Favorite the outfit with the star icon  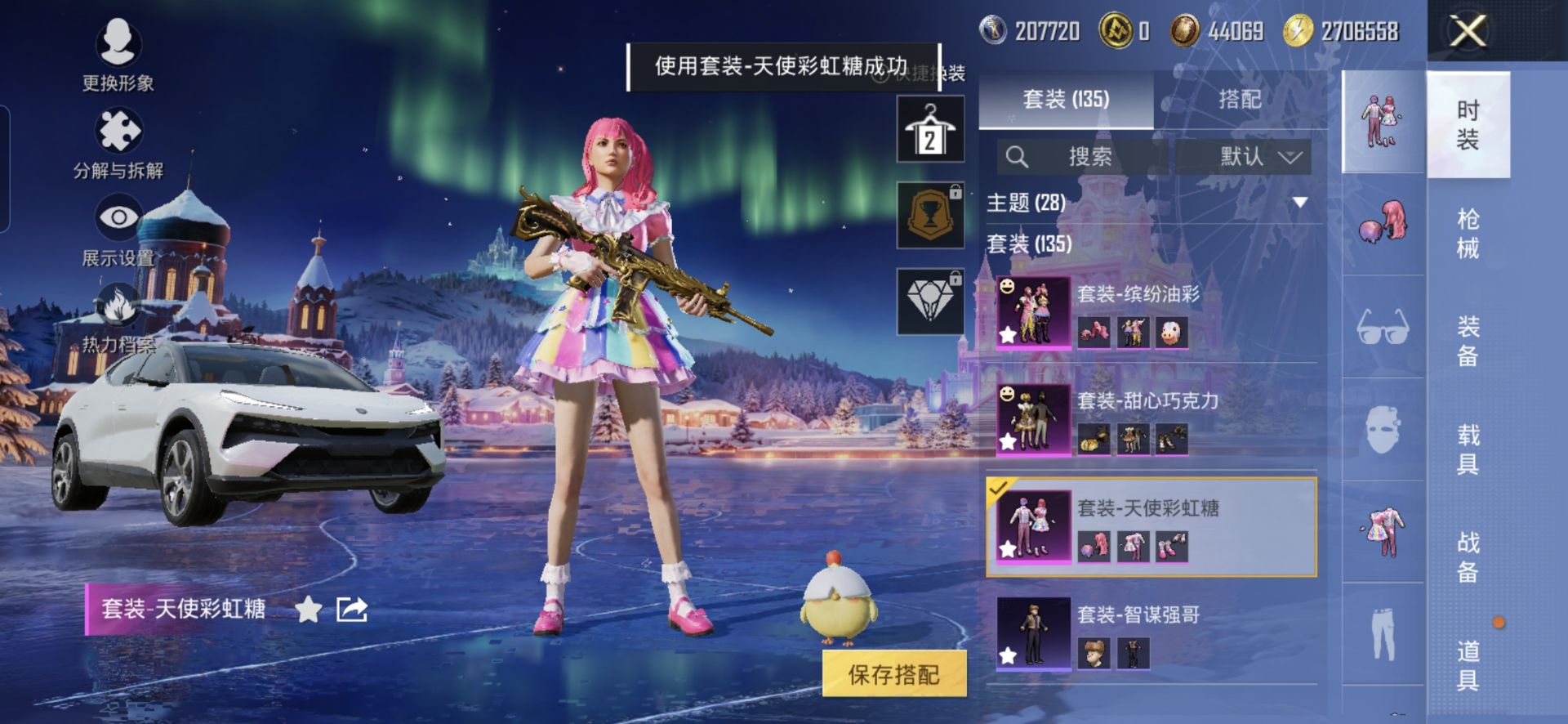[308, 610]
